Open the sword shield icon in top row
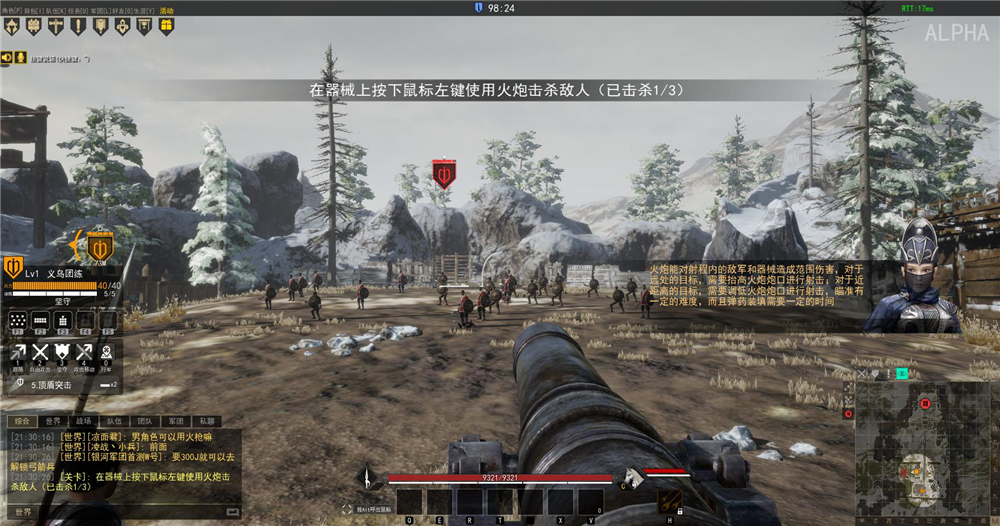The height and width of the screenshot is (526, 1000). (55, 27)
